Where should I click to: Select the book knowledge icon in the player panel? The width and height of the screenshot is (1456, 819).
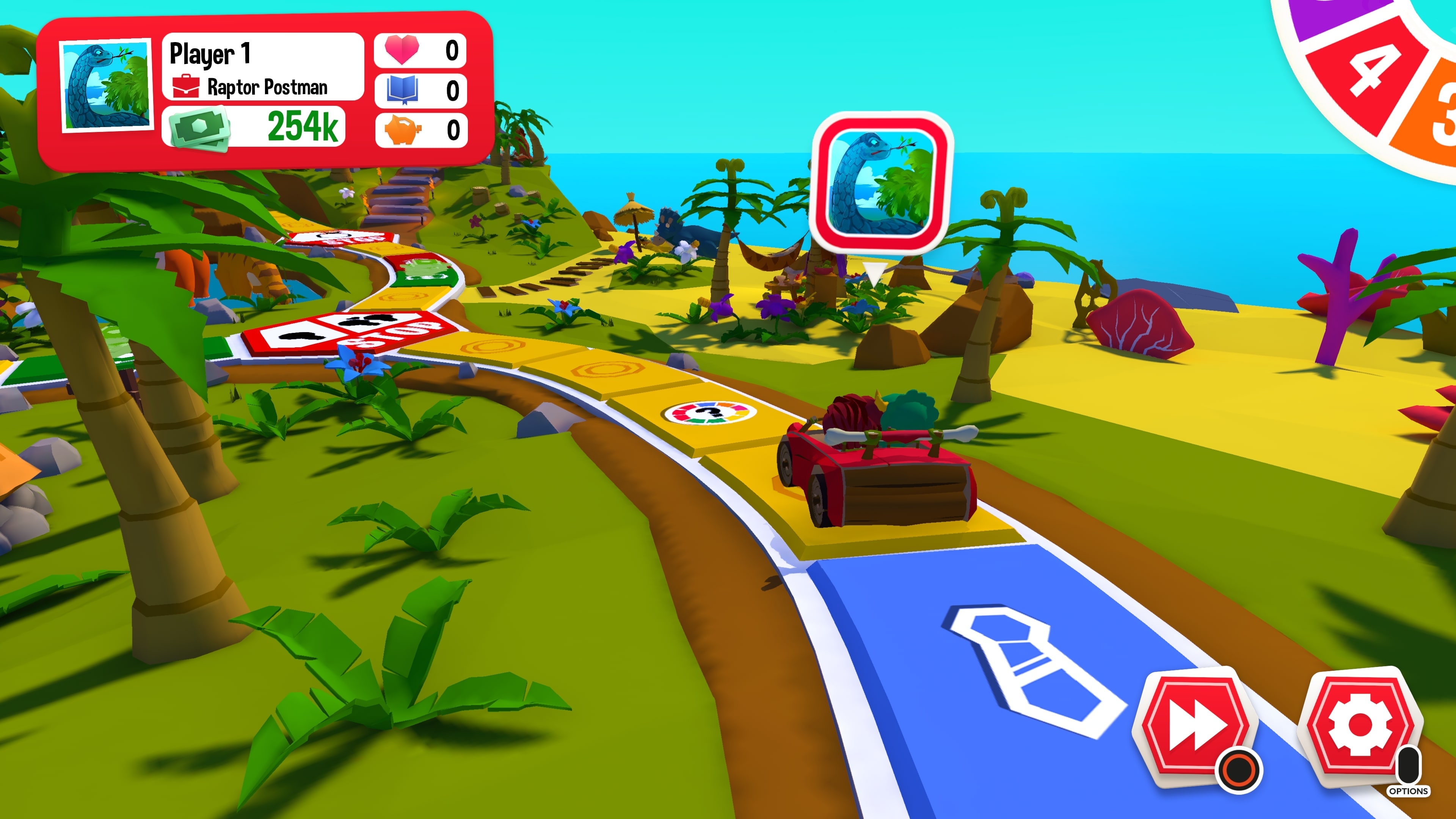pos(402,91)
